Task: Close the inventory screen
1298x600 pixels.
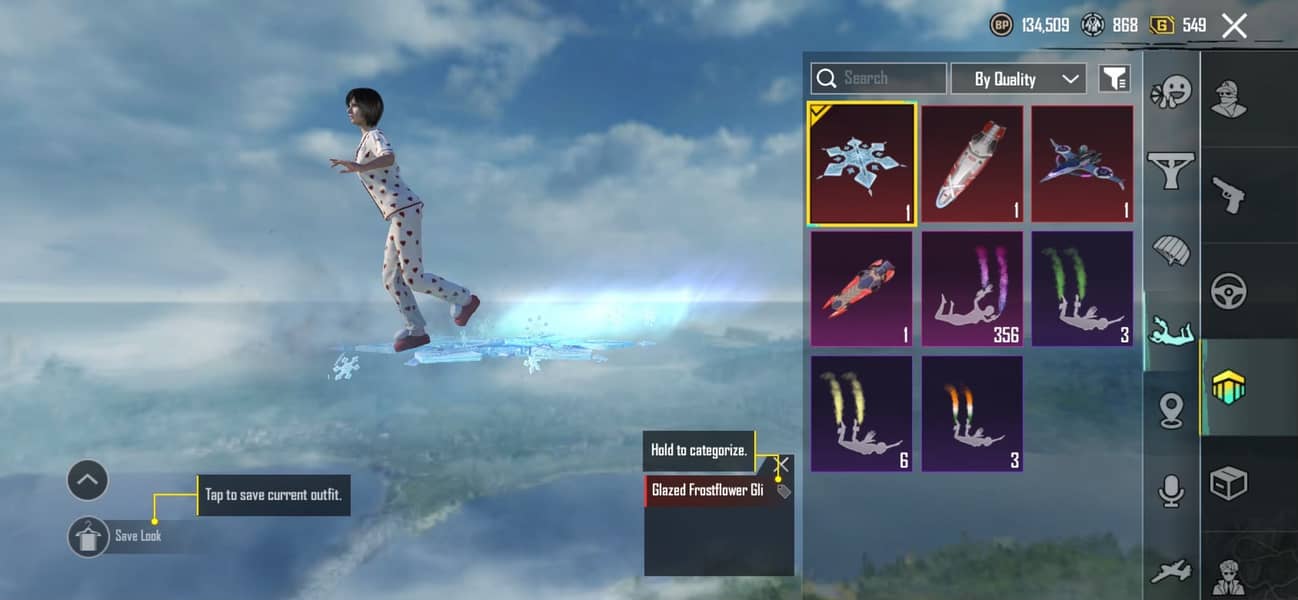Action: pos(1234,26)
